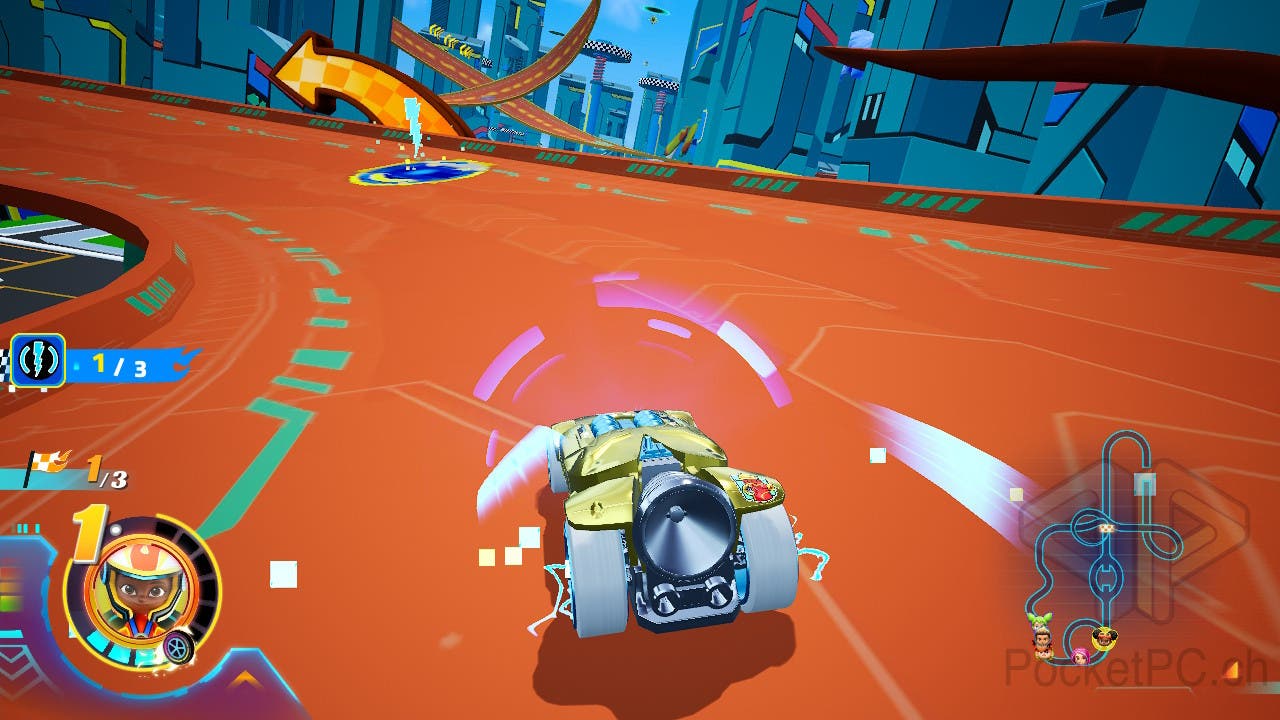Select the big position number 1

point(87,530)
